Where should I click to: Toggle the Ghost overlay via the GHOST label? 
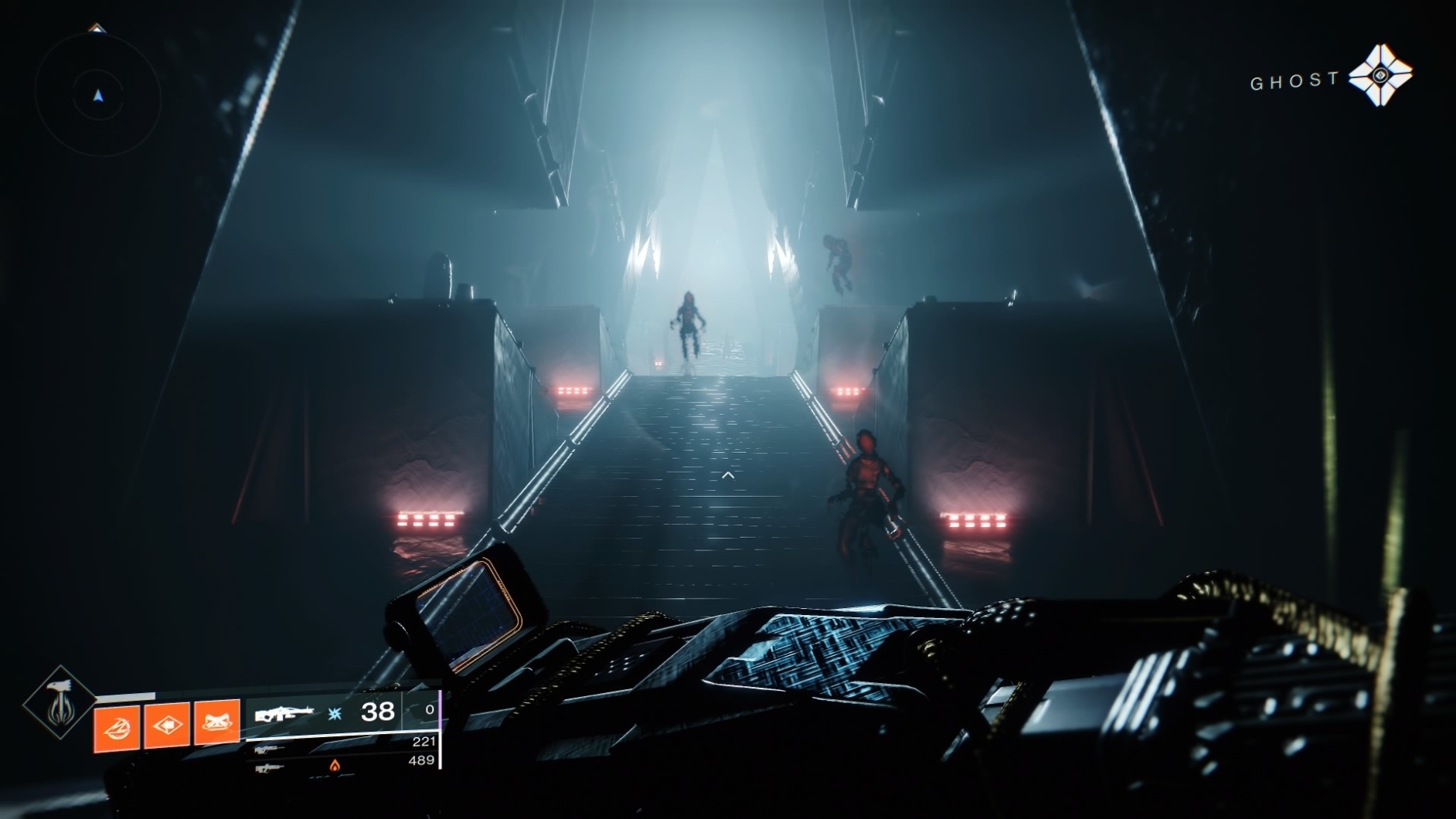pos(1294,78)
